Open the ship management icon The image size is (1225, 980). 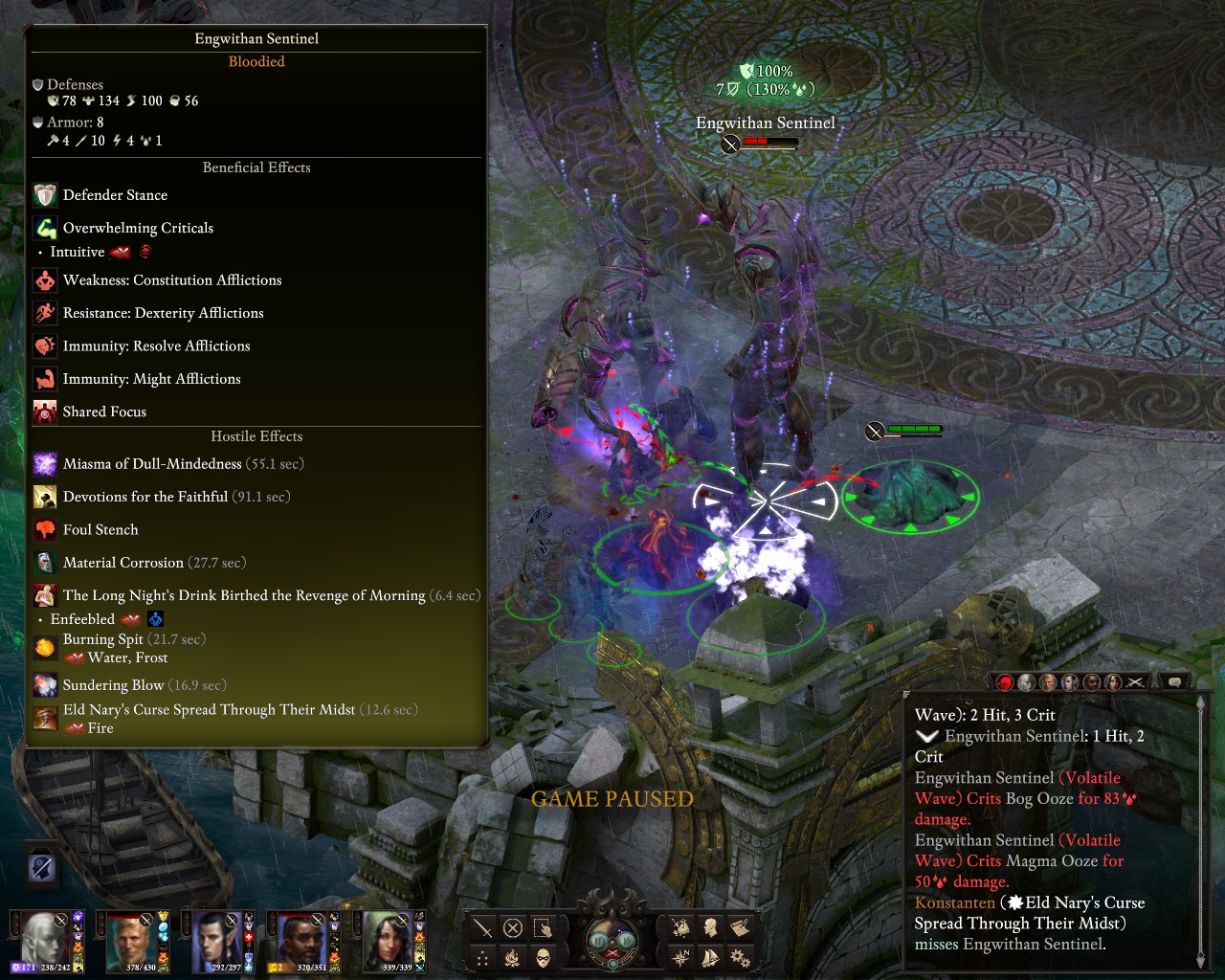coord(711,957)
